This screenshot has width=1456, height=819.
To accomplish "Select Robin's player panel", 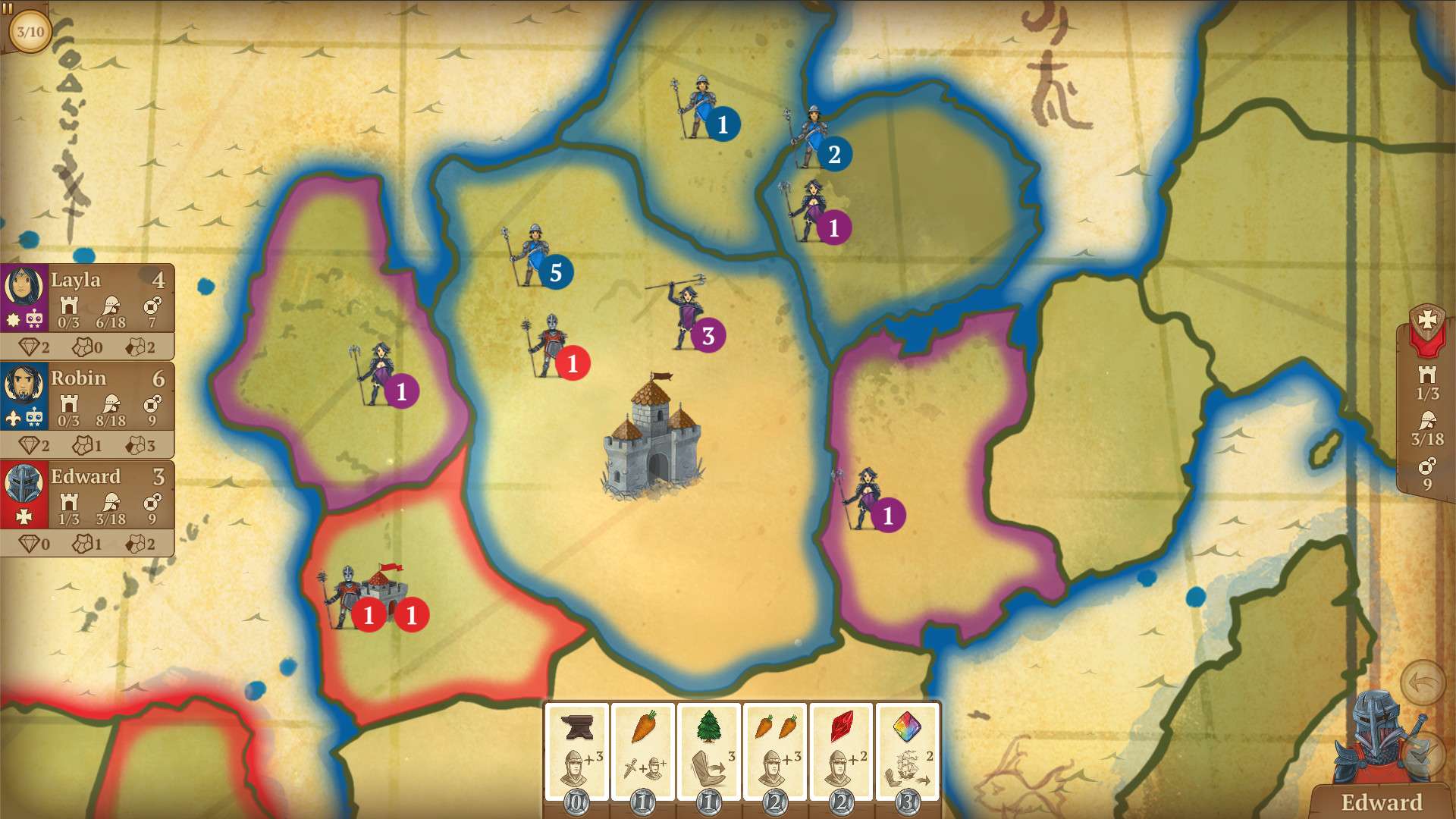I will 87,397.
